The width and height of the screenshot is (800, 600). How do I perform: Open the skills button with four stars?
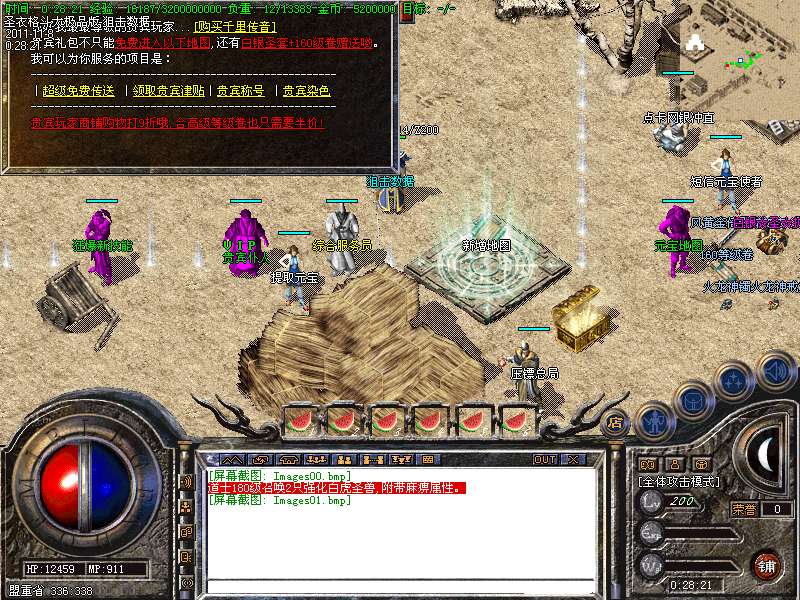(734, 381)
